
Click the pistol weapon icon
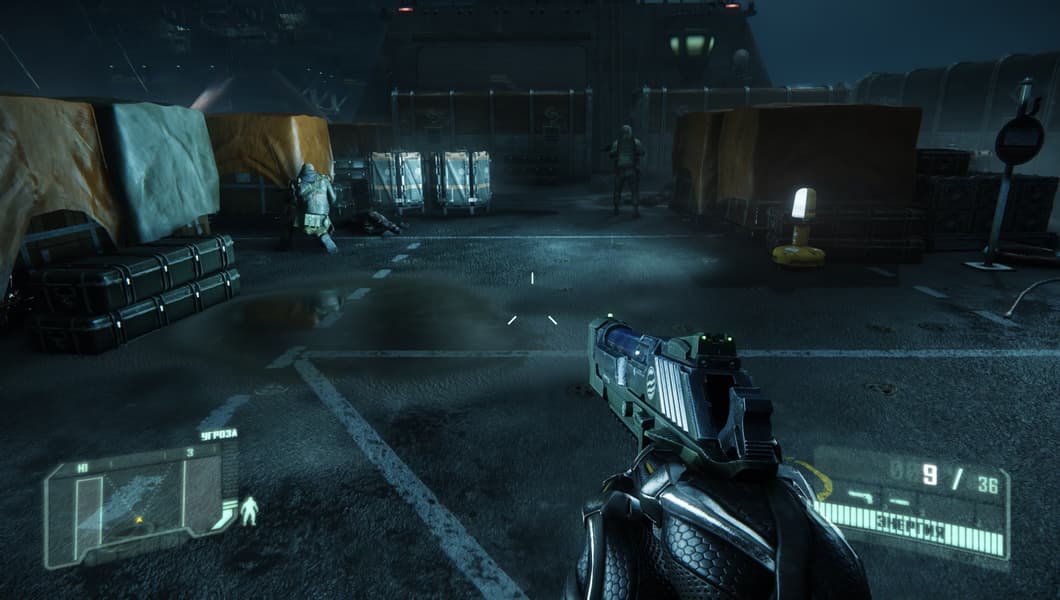[862, 495]
